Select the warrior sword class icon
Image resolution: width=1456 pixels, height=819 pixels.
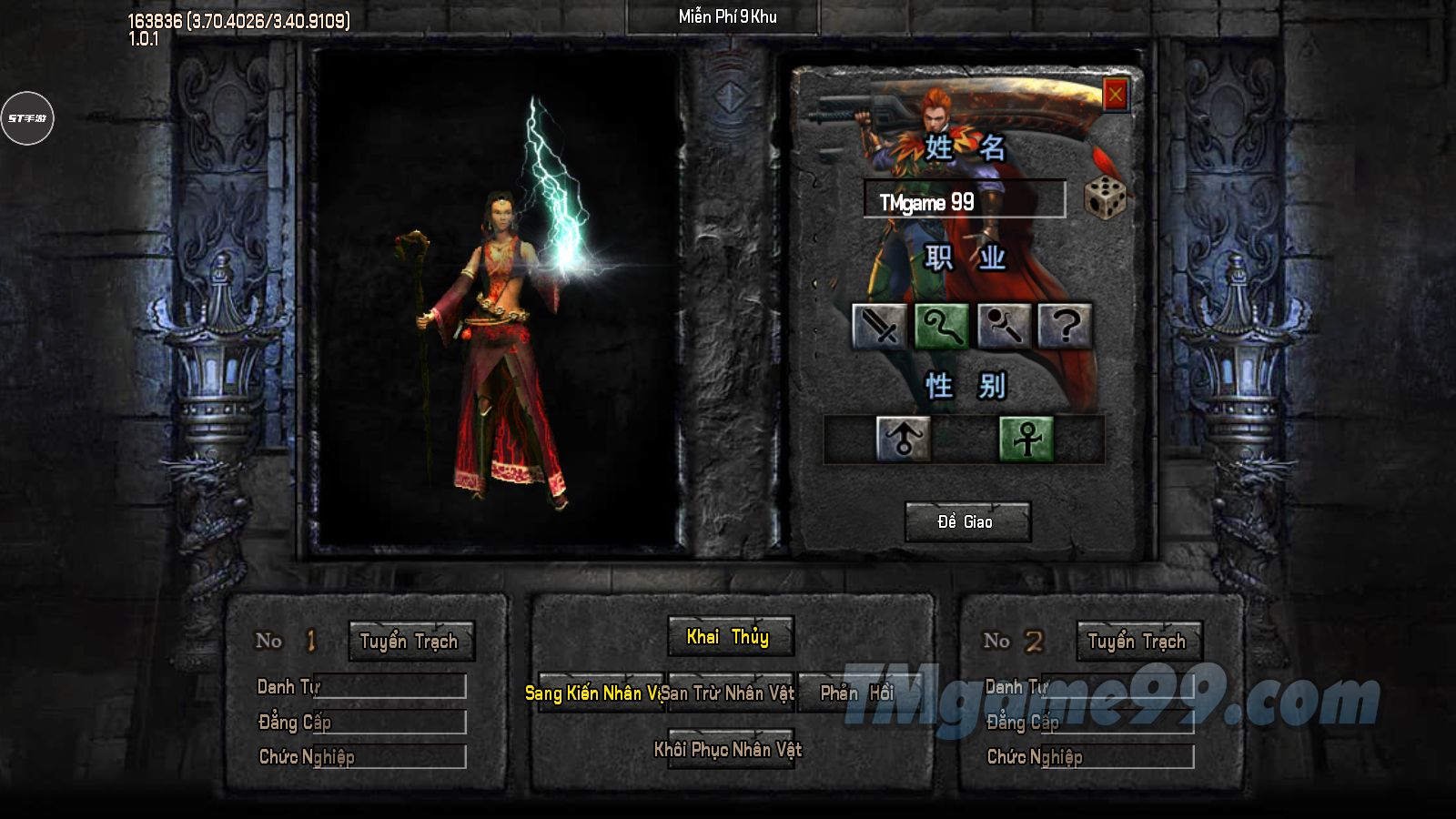click(x=878, y=326)
